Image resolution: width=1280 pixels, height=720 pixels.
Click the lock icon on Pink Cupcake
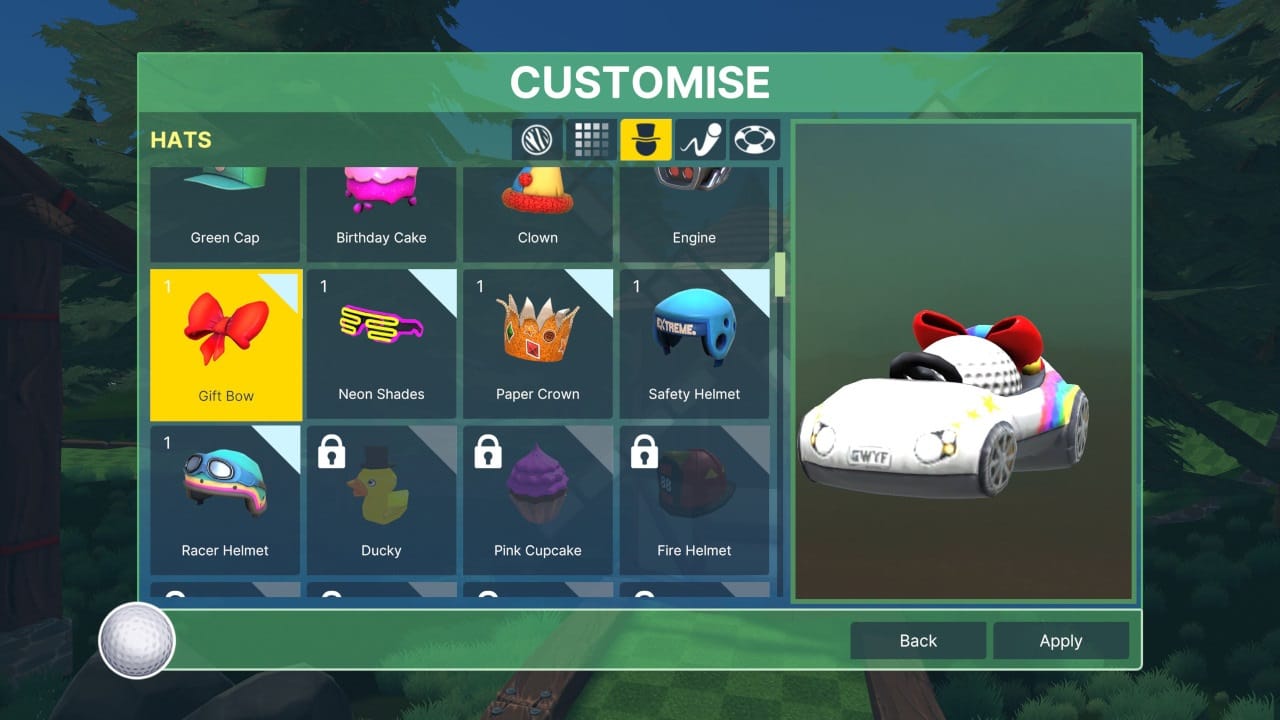click(x=488, y=453)
